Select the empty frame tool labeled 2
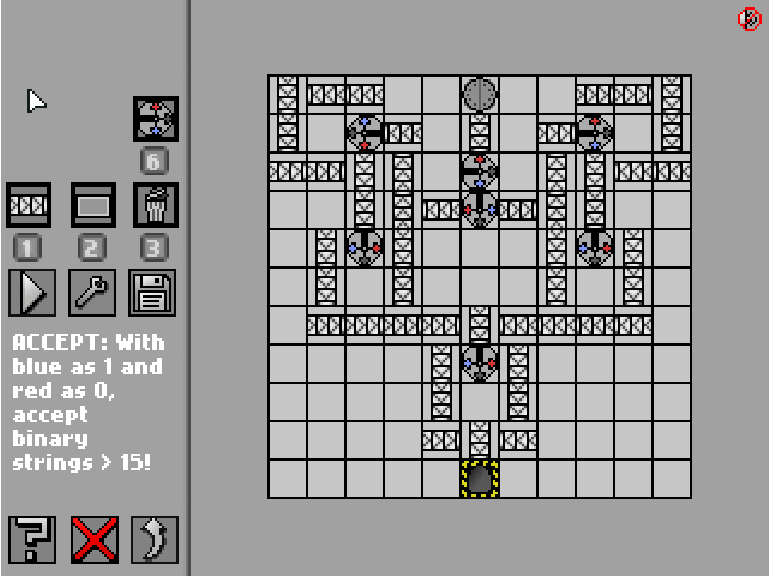770x576 pixels. tap(93, 205)
